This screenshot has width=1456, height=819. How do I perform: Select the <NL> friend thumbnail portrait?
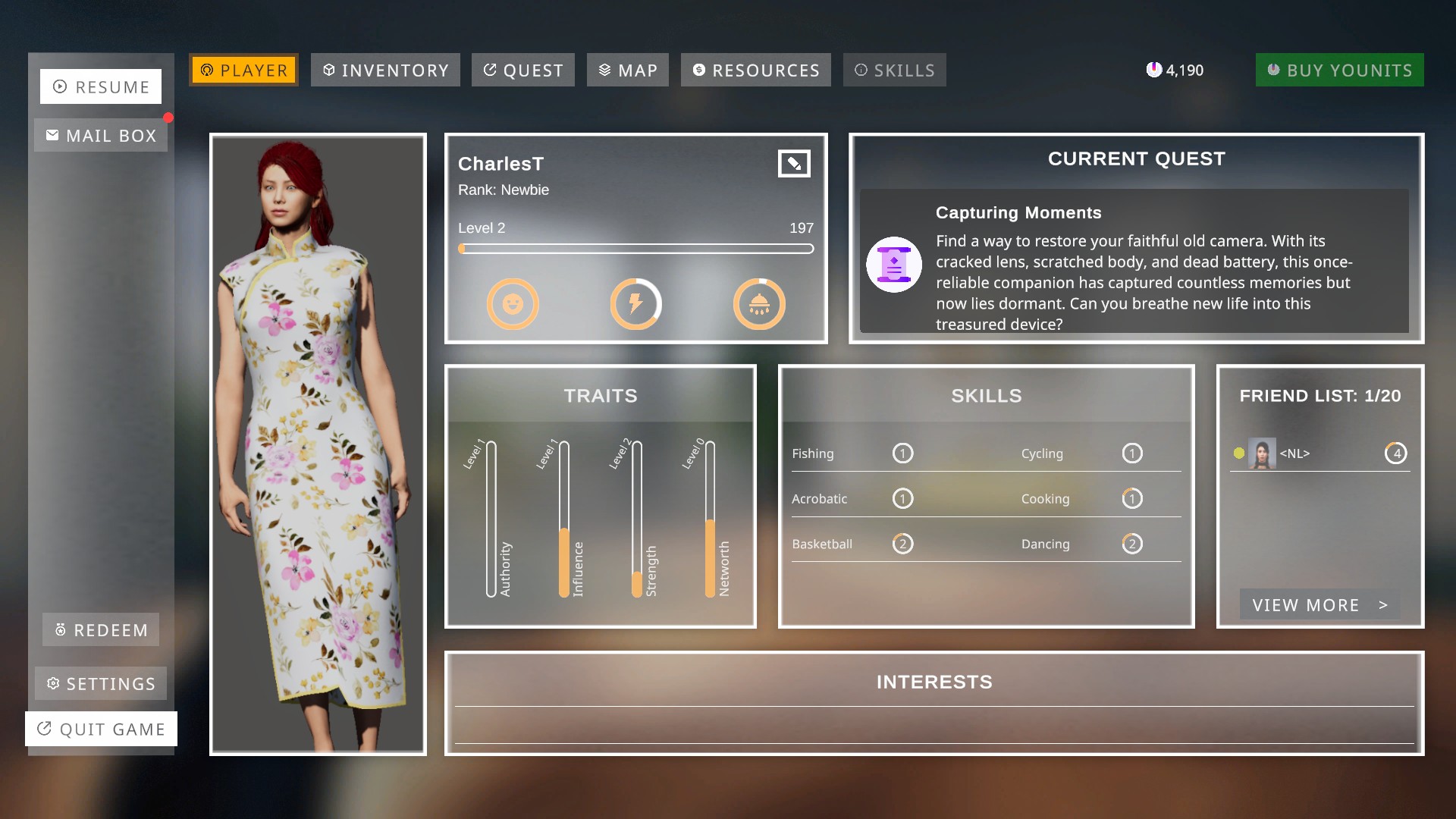[1264, 453]
